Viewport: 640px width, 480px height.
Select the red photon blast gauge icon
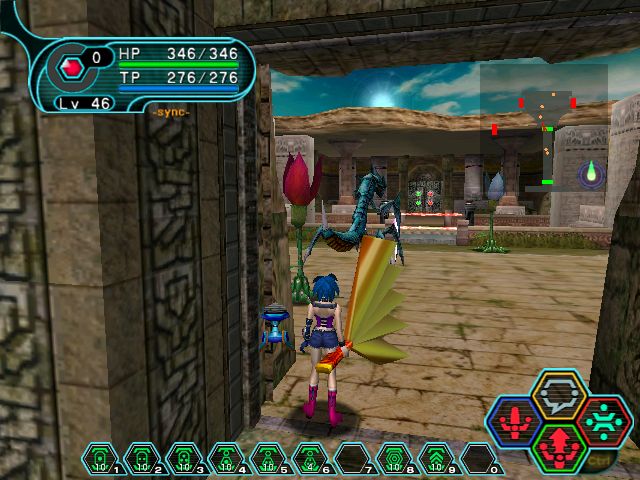tap(72, 68)
